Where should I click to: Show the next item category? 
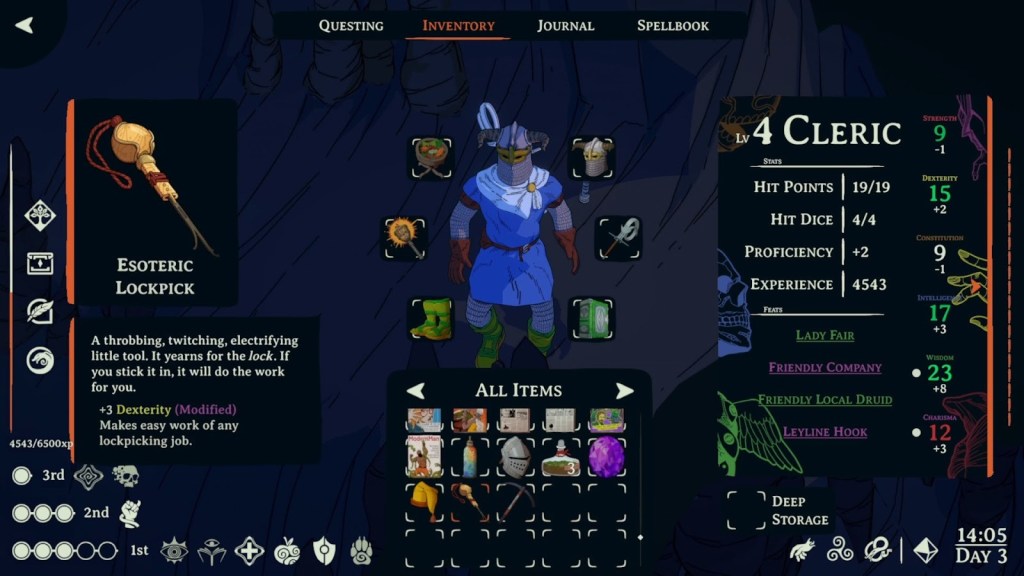point(624,391)
